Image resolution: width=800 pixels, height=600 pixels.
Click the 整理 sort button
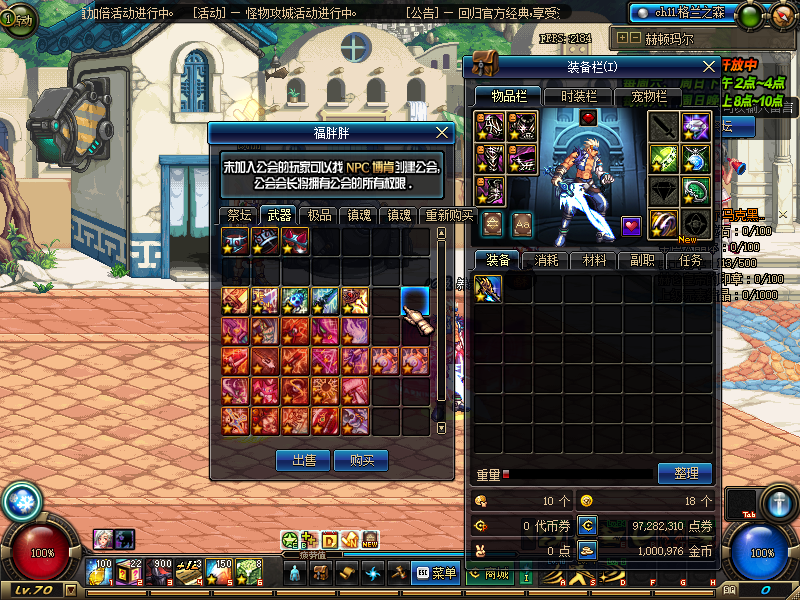click(685, 473)
